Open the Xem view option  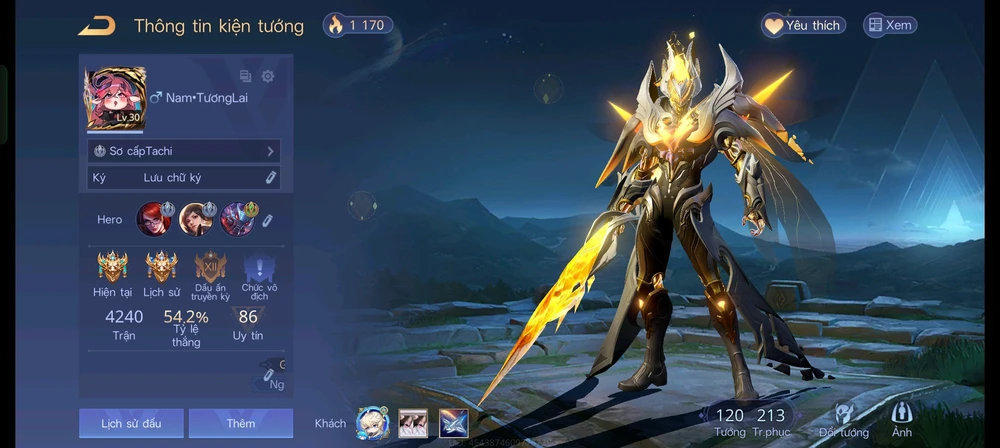(x=889, y=25)
